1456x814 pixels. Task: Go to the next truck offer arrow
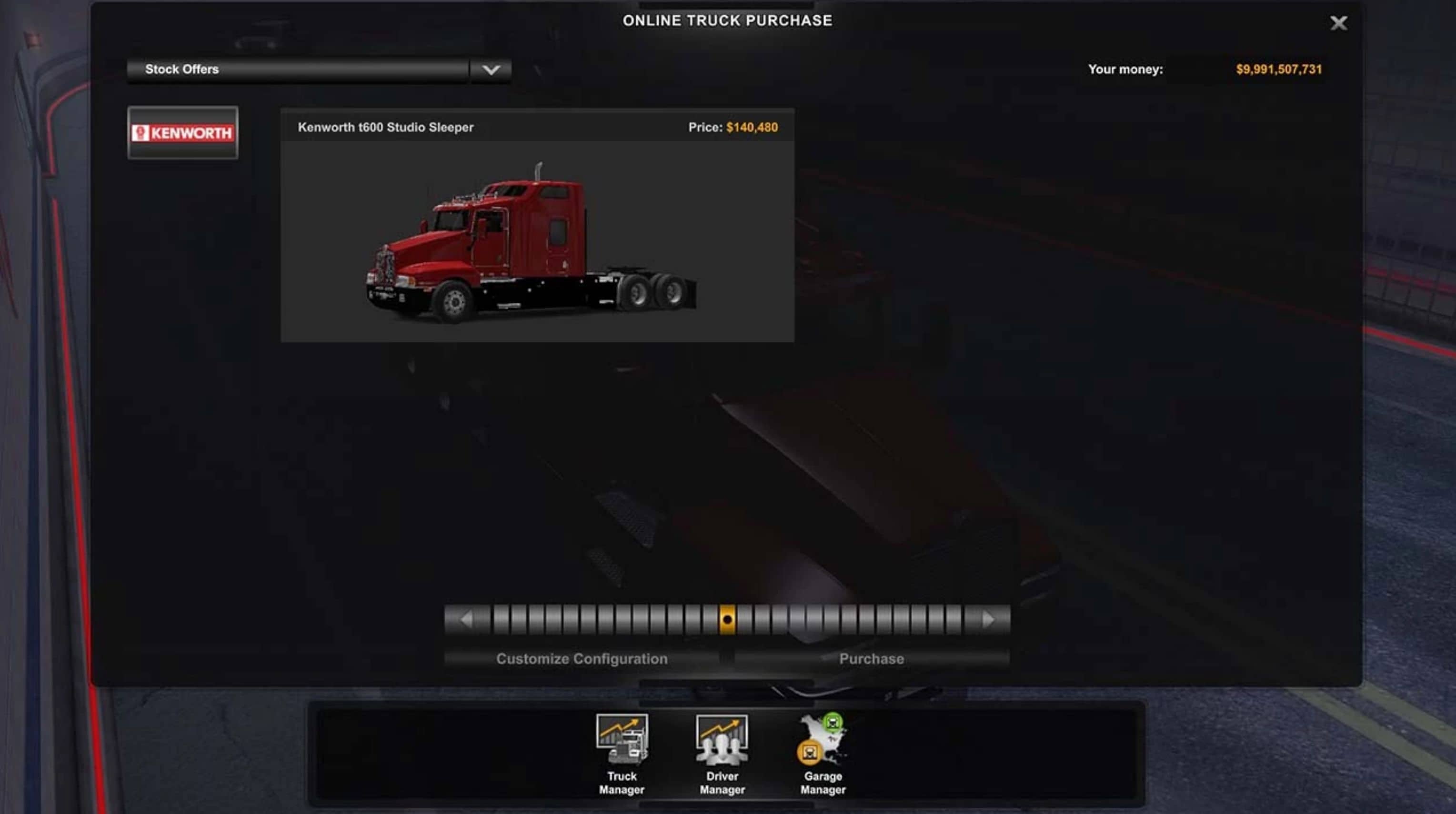point(988,620)
